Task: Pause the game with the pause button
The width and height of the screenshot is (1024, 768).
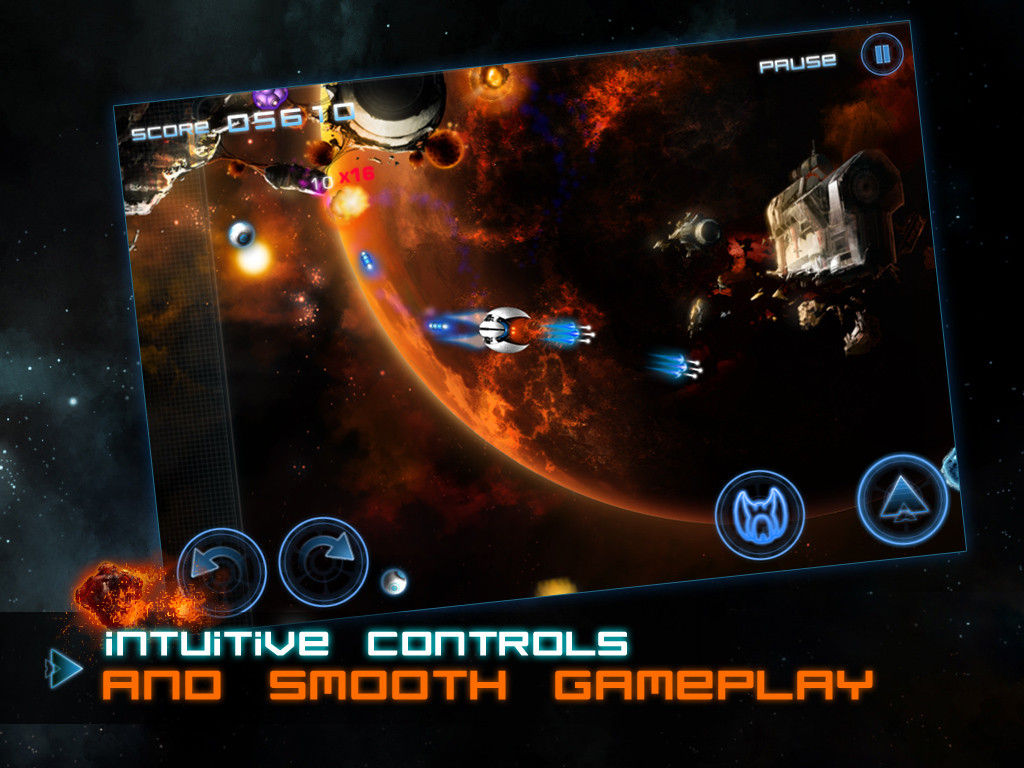Action: tap(882, 54)
